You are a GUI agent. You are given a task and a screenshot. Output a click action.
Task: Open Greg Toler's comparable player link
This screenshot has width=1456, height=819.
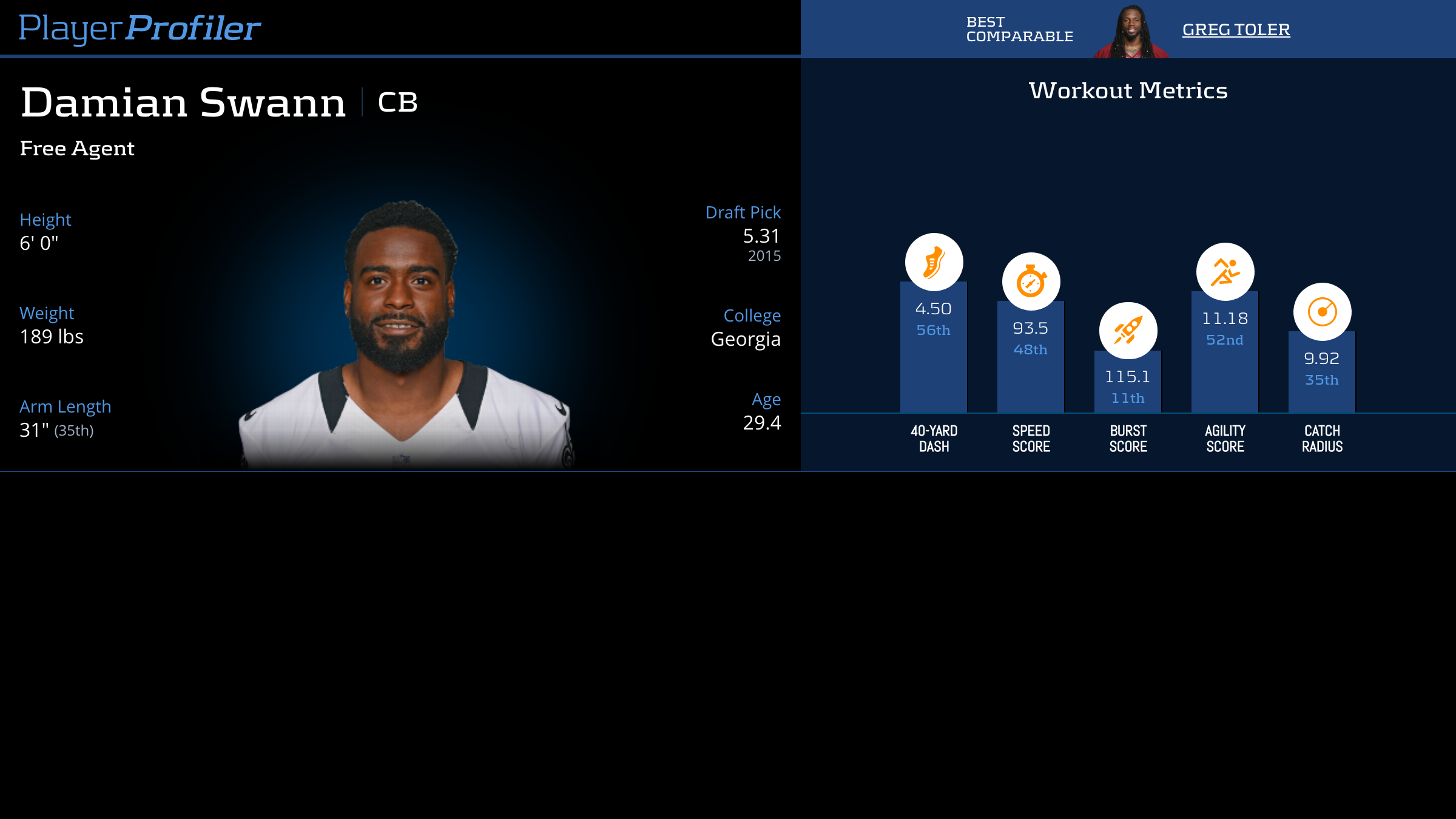point(1236,30)
